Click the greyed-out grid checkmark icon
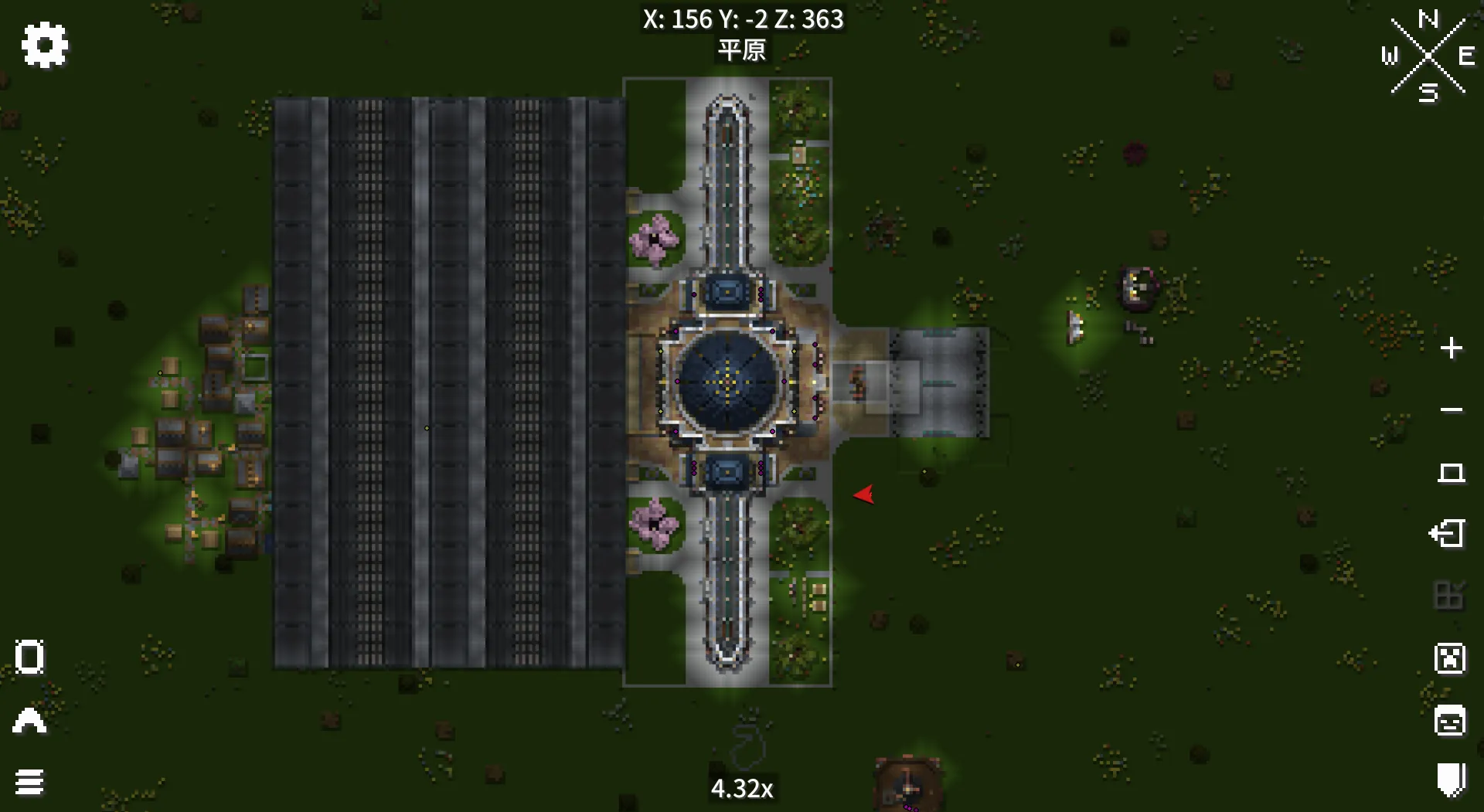 pyautogui.click(x=1449, y=596)
